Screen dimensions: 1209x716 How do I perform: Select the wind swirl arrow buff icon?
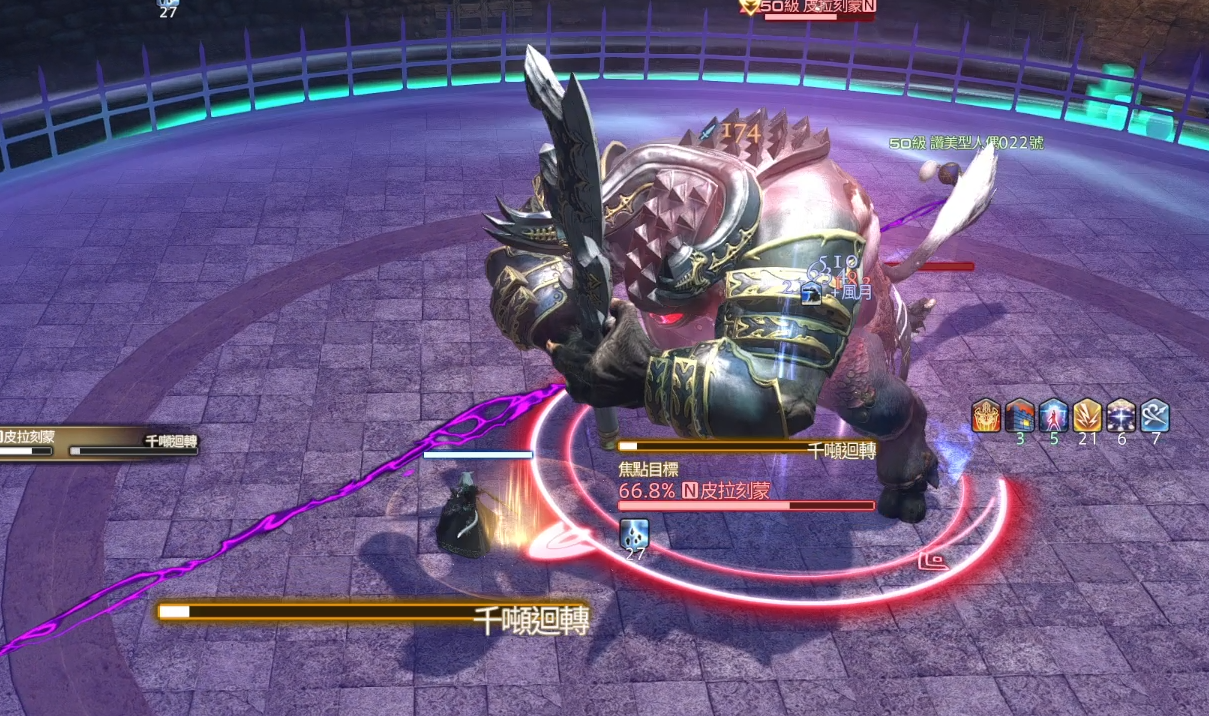tap(1155, 415)
